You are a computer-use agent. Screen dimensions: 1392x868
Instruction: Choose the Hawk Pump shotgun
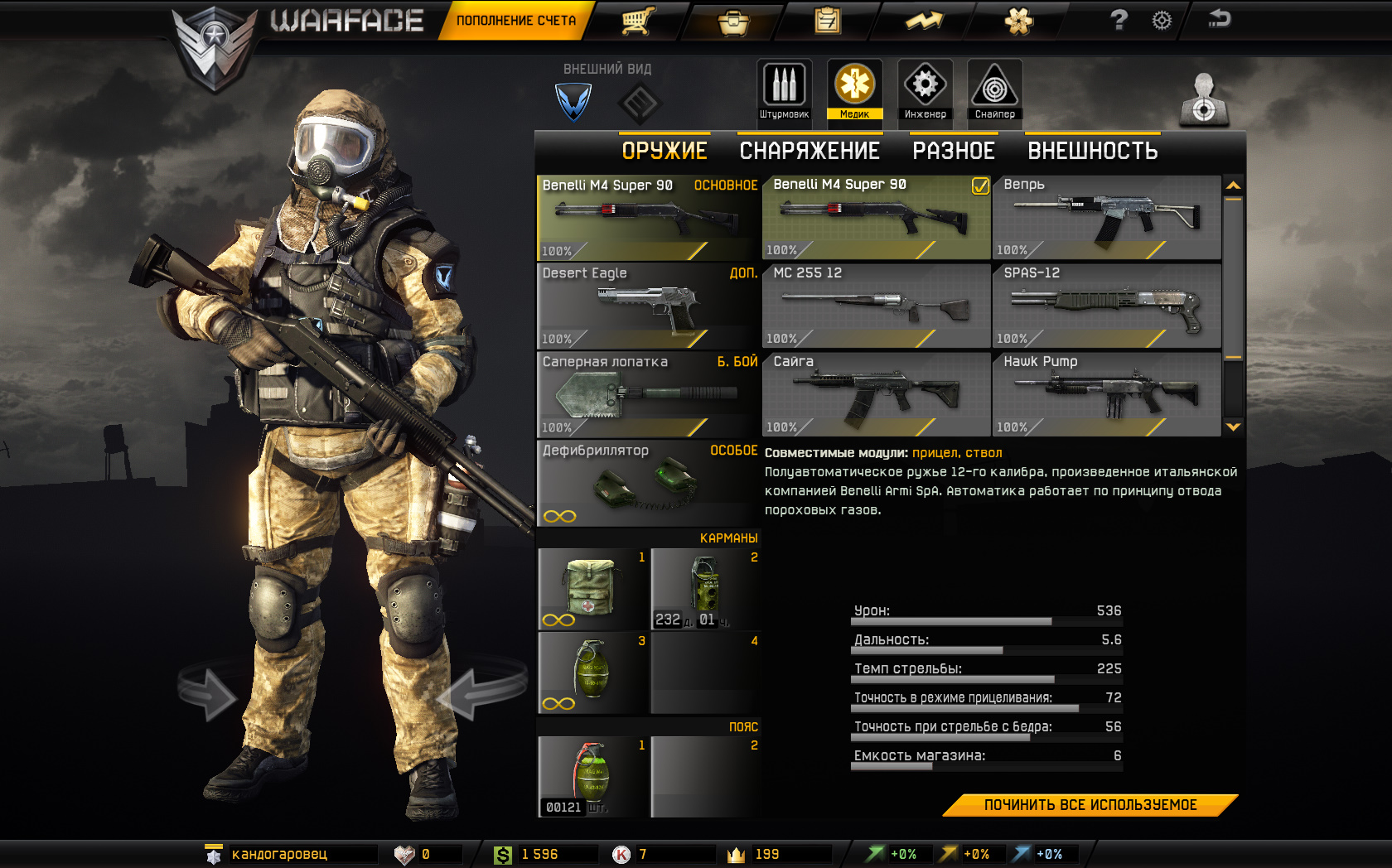tap(1106, 395)
